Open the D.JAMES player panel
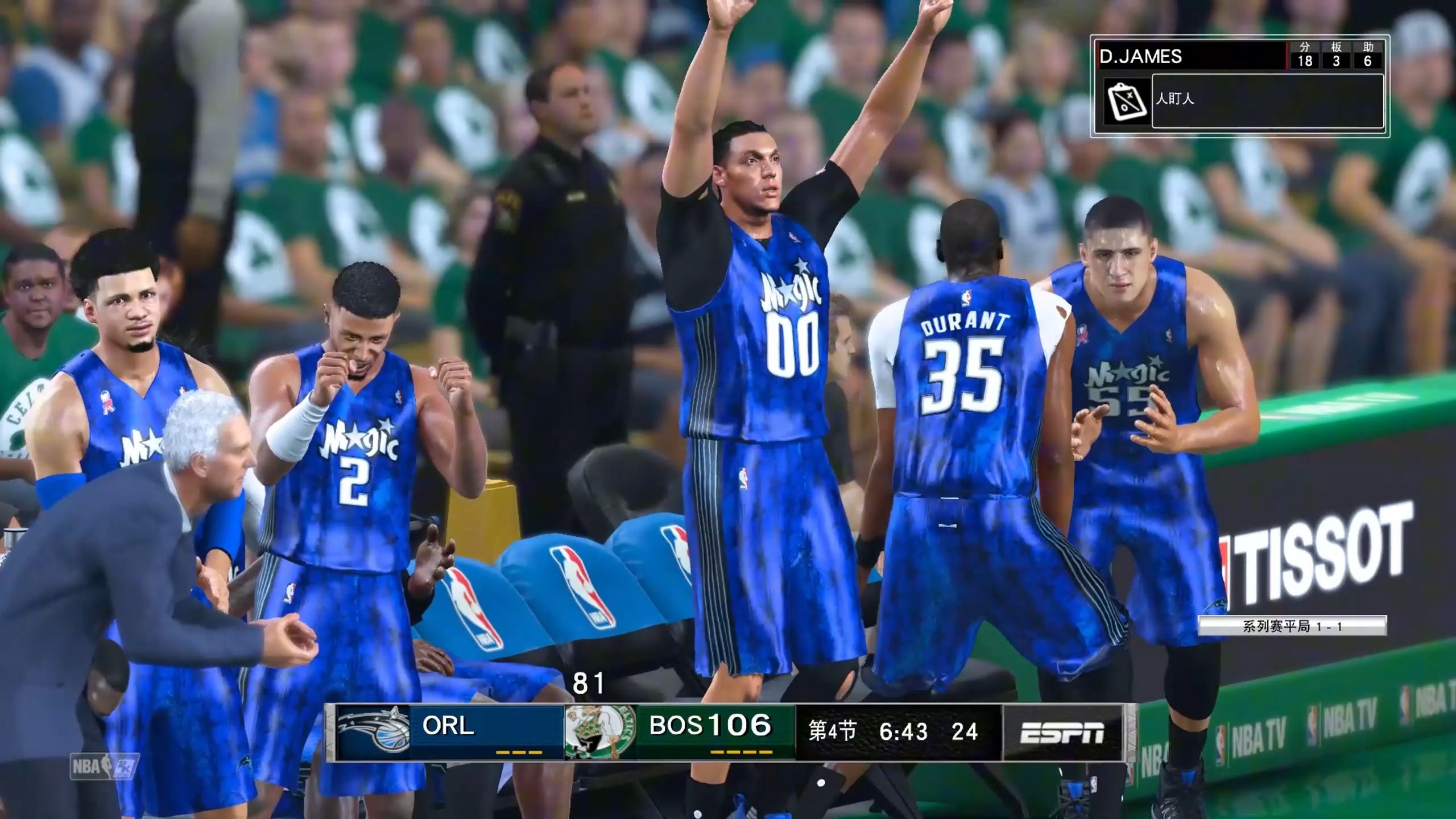 point(1191,56)
